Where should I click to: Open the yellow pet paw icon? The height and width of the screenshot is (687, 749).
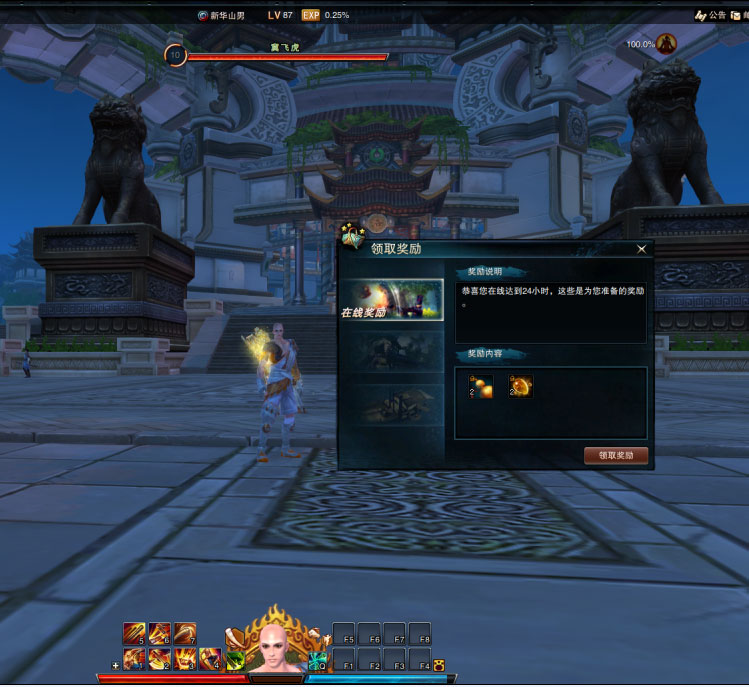pyautogui.click(x=438, y=665)
